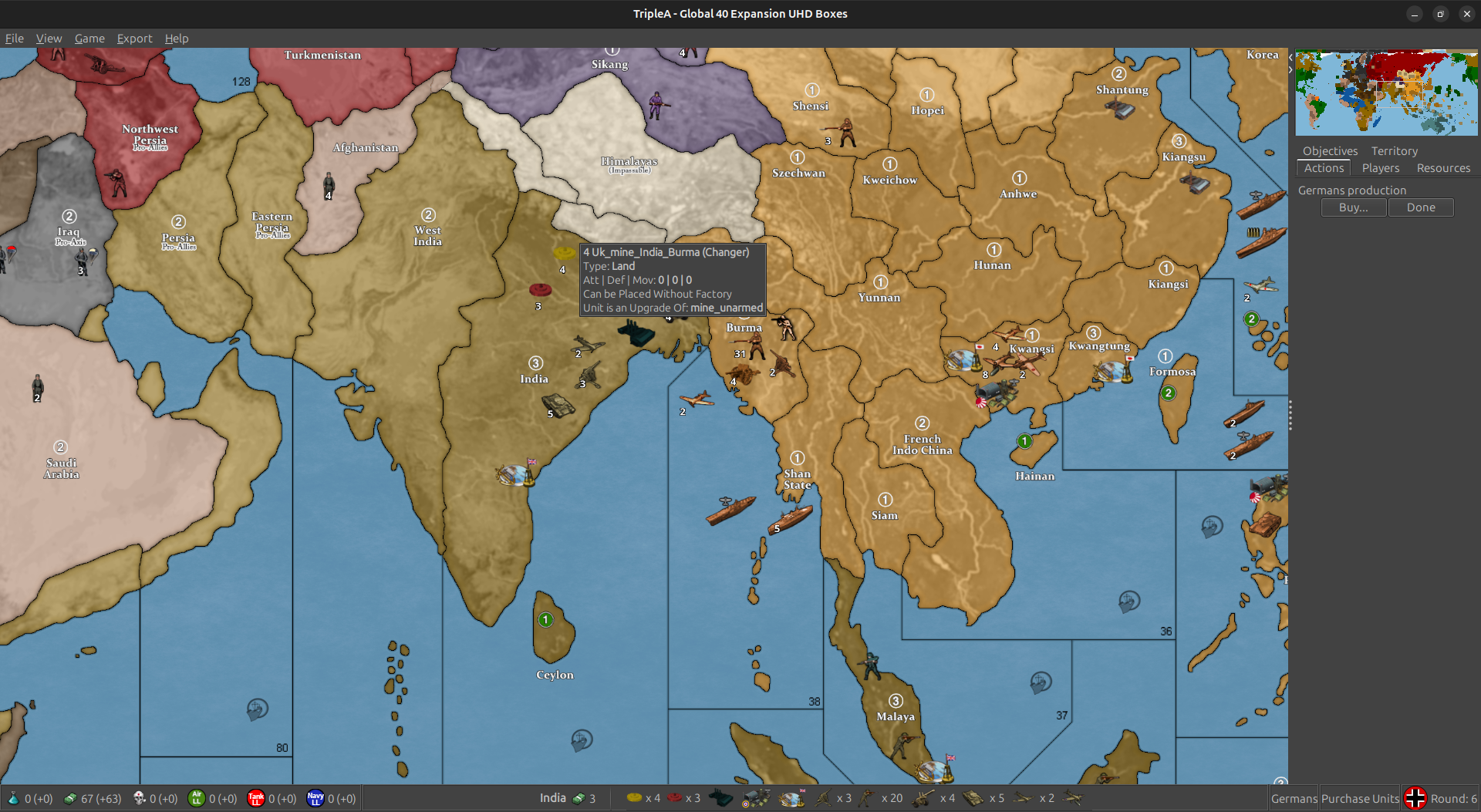
Task: Collapse the right panel with the left chevron
Action: coord(1290,57)
